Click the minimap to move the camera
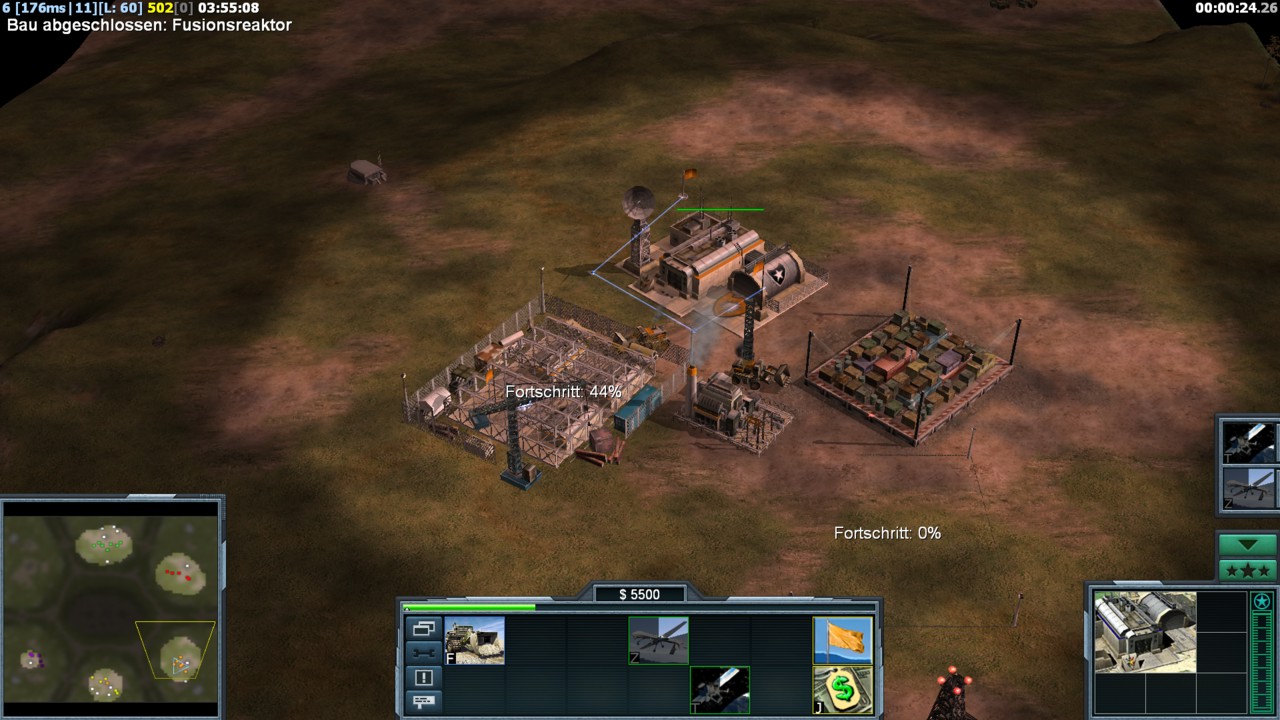This screenshot has height=720, width=1280. click(x=110, y=606)
